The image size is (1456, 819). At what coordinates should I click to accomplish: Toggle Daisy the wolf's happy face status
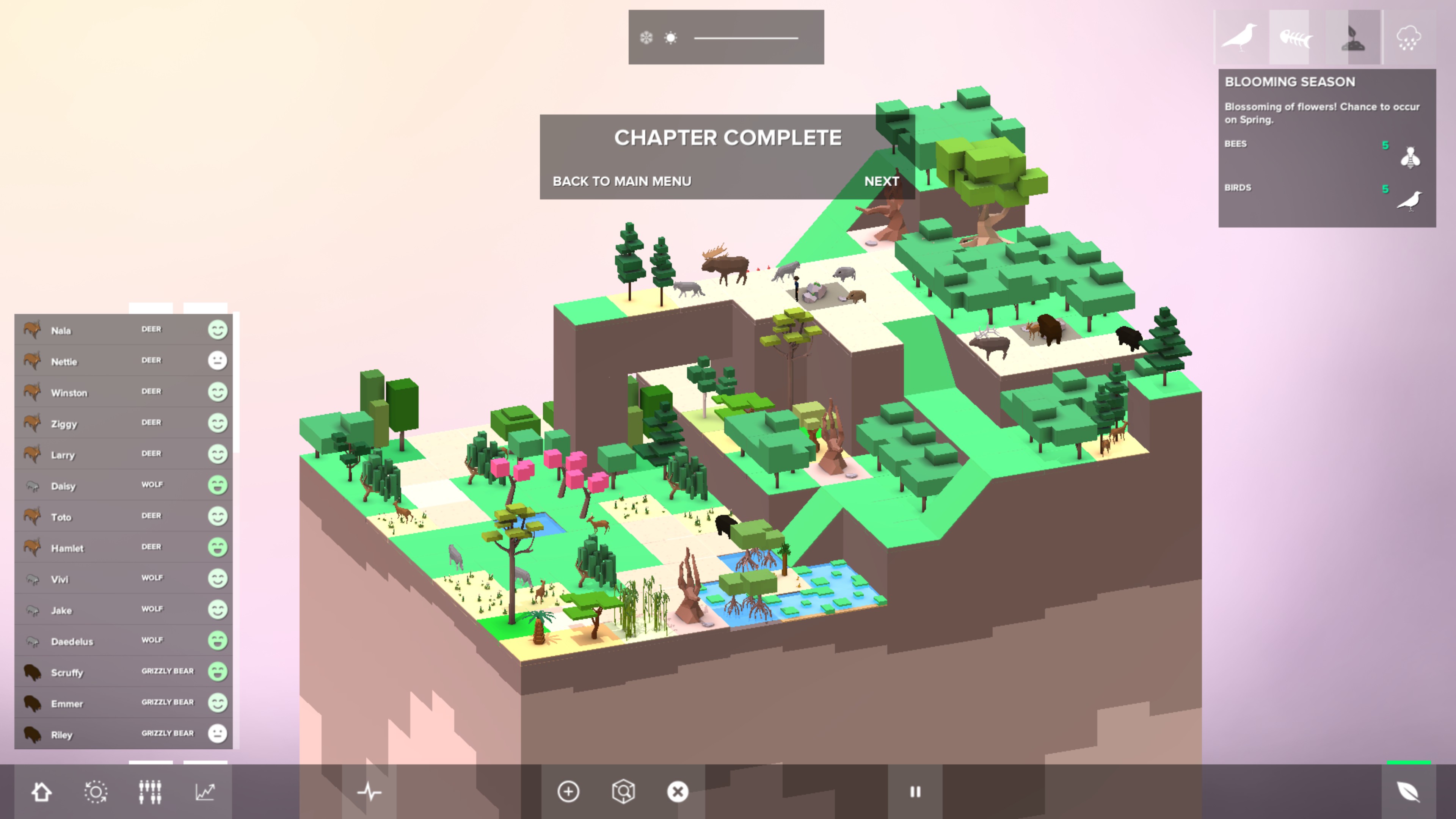click(218, 485)
